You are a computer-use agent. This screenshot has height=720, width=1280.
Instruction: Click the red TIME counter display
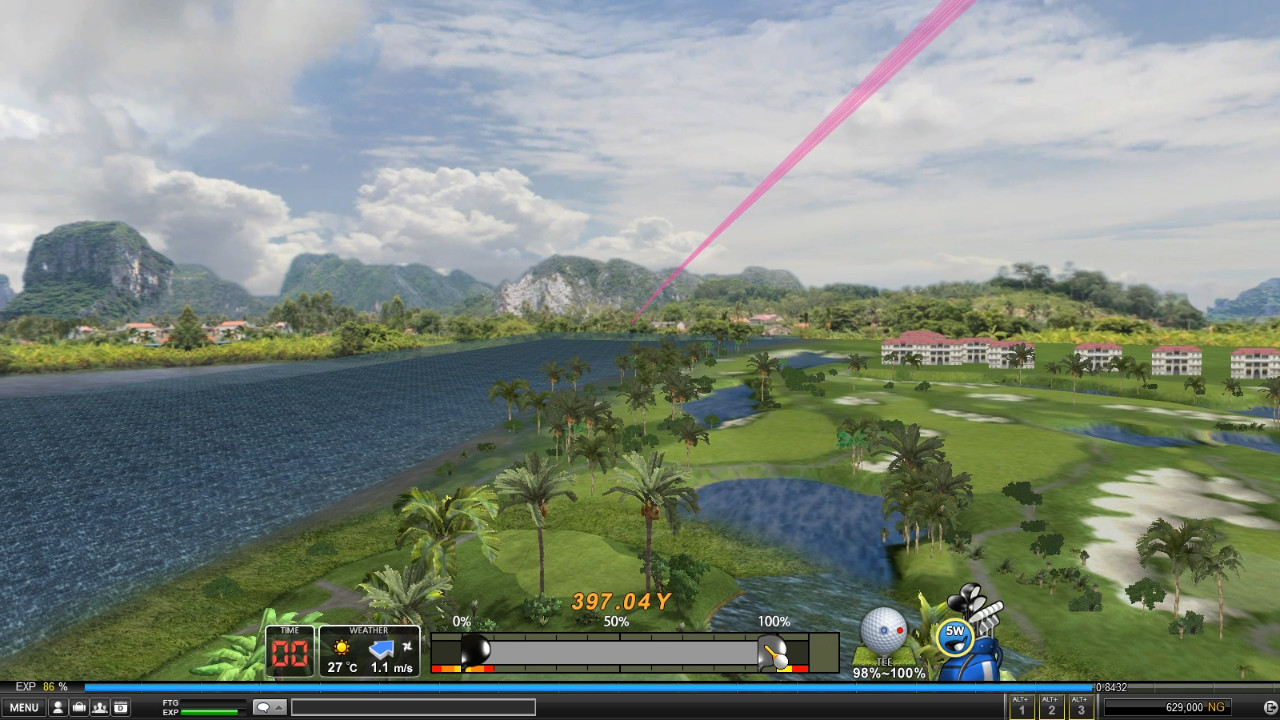(x=289, y=654)
